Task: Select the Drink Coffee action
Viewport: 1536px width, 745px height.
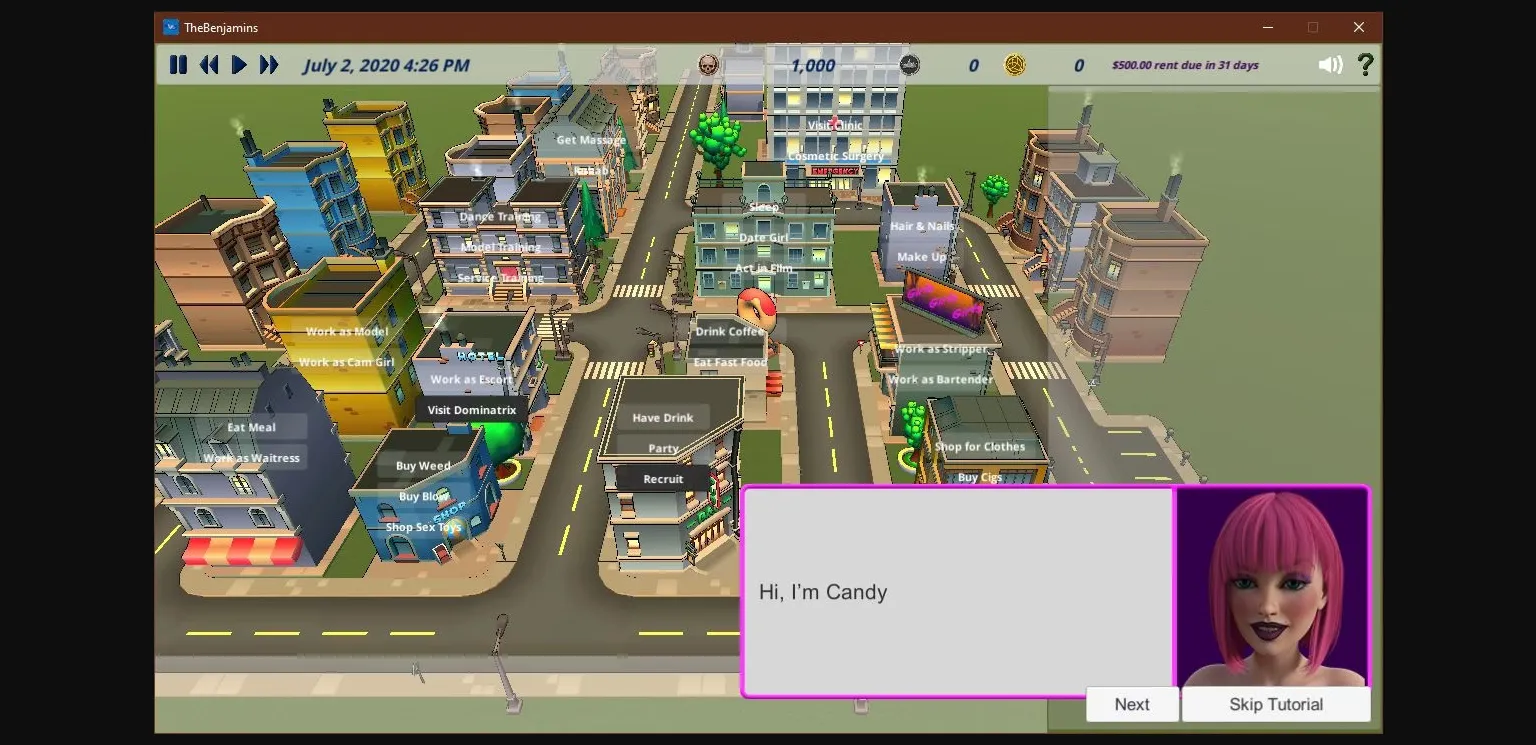Action: point(730,331)
